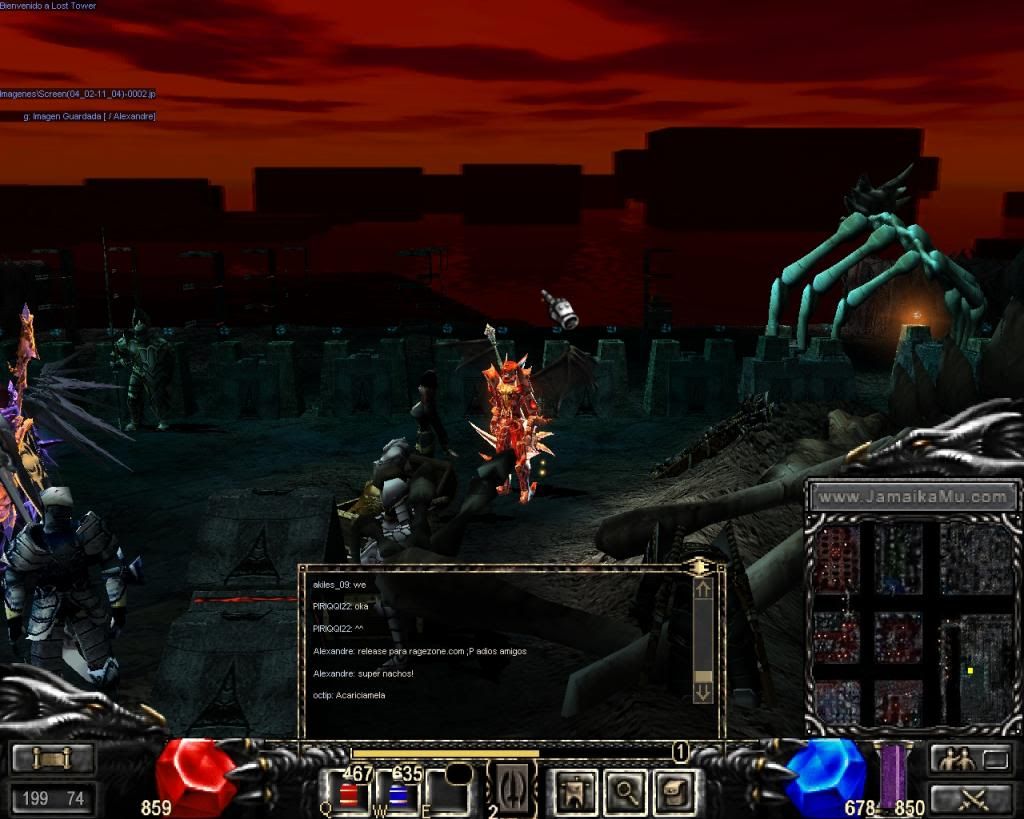Open the inventory bag button
The image size is (1024, 819).
pos(672,793)
